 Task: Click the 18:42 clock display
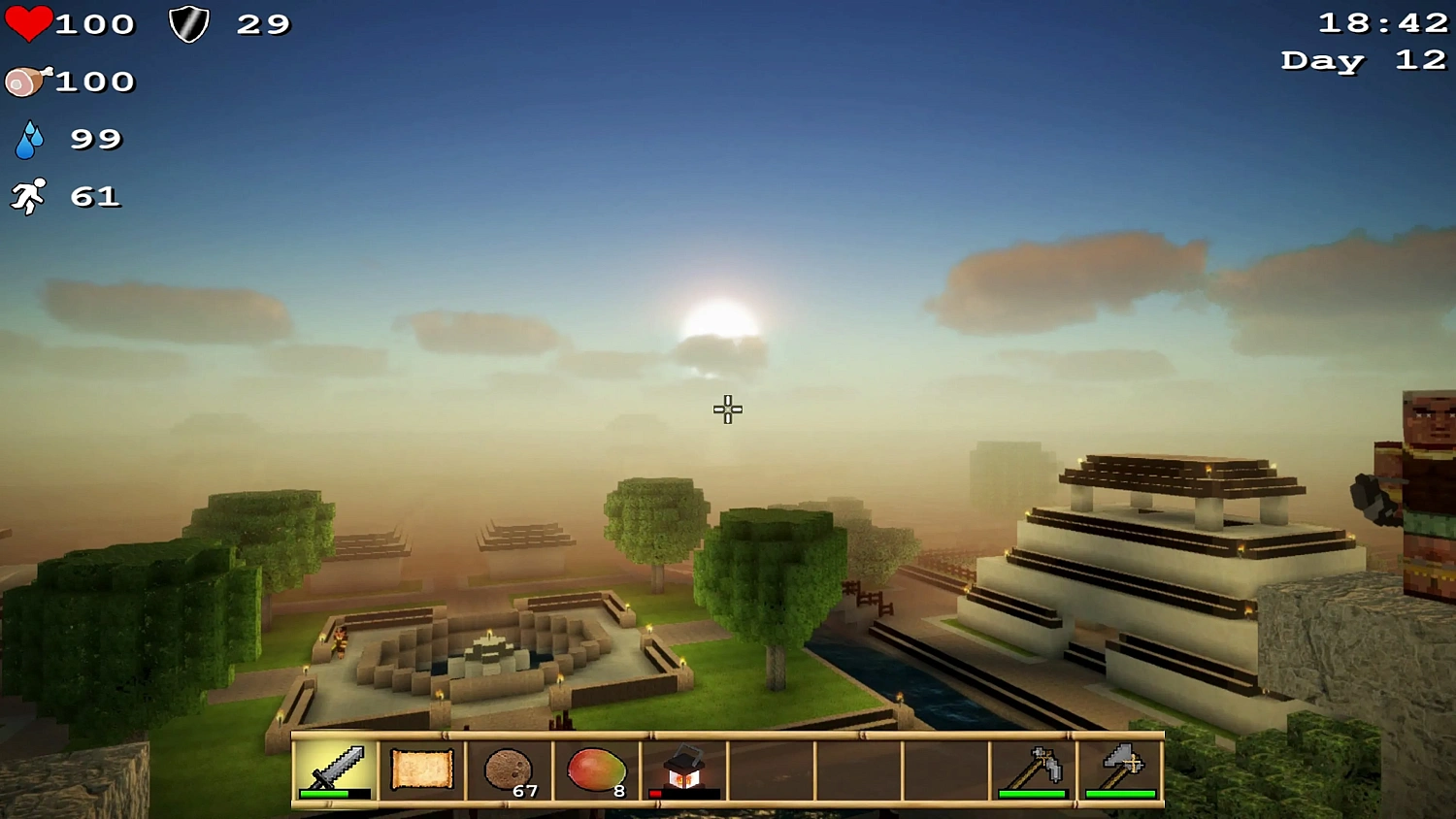point(1382,22)
